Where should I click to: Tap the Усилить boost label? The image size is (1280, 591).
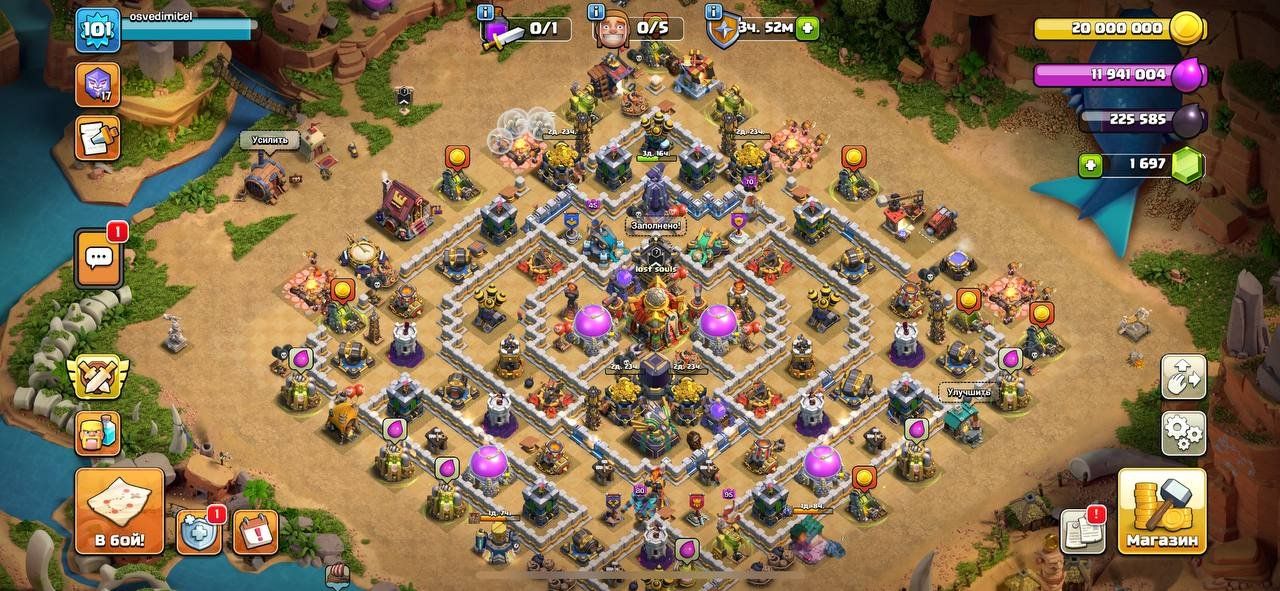(269, 140)
